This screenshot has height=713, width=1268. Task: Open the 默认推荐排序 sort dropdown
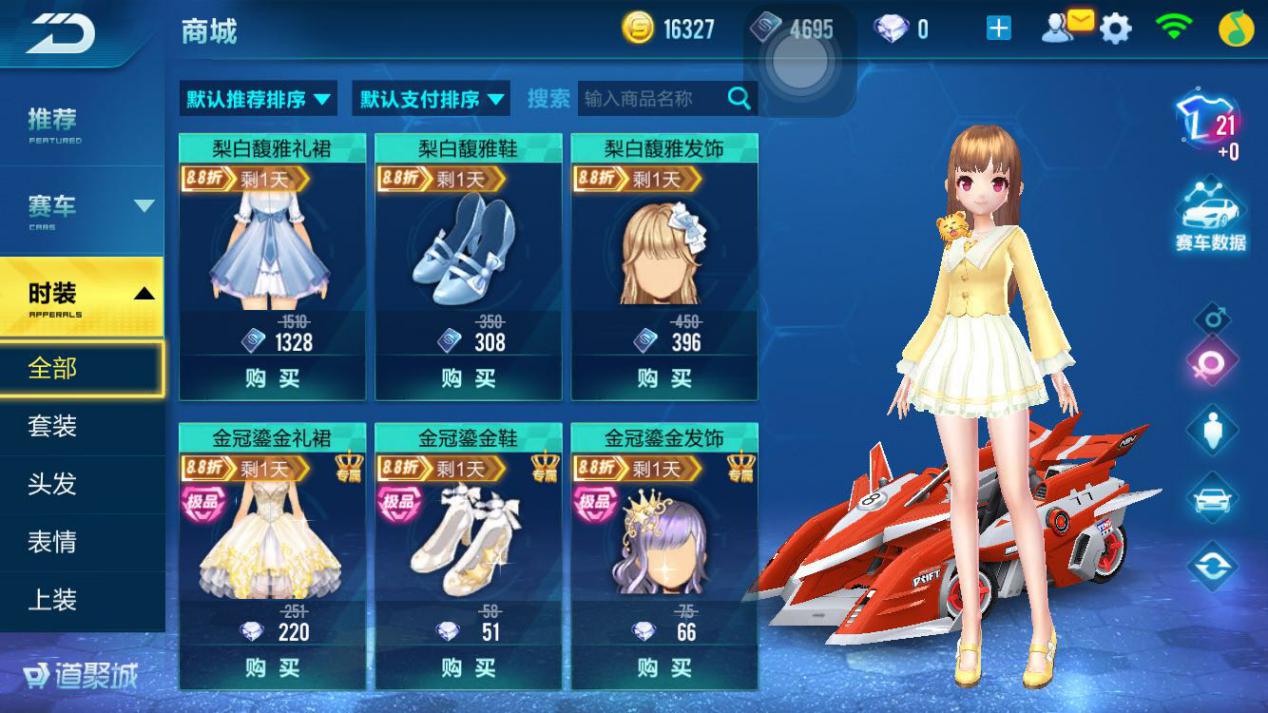[258, 99]
